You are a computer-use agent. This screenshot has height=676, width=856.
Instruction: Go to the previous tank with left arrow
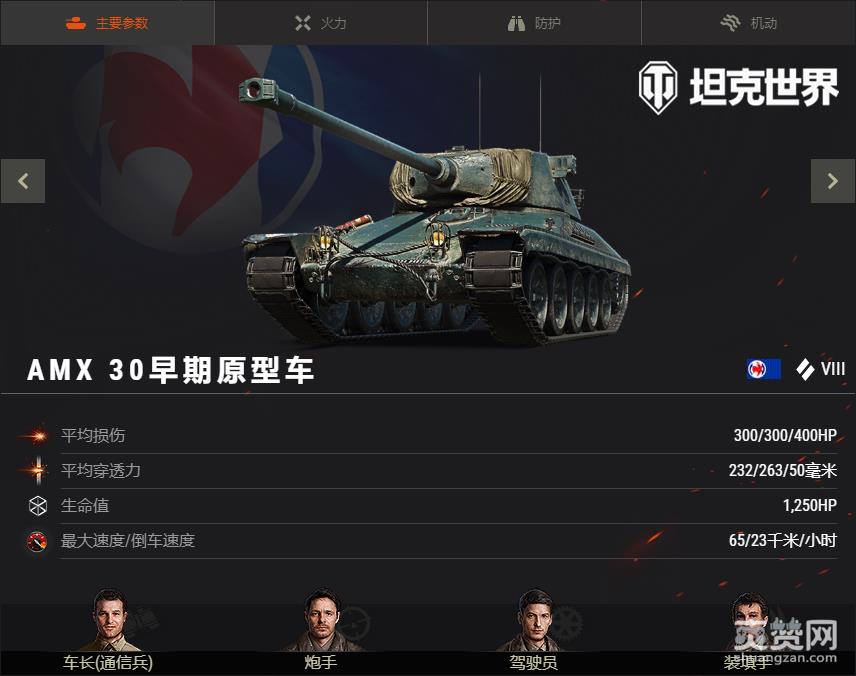pyautogui.click(x=23, y=182)
